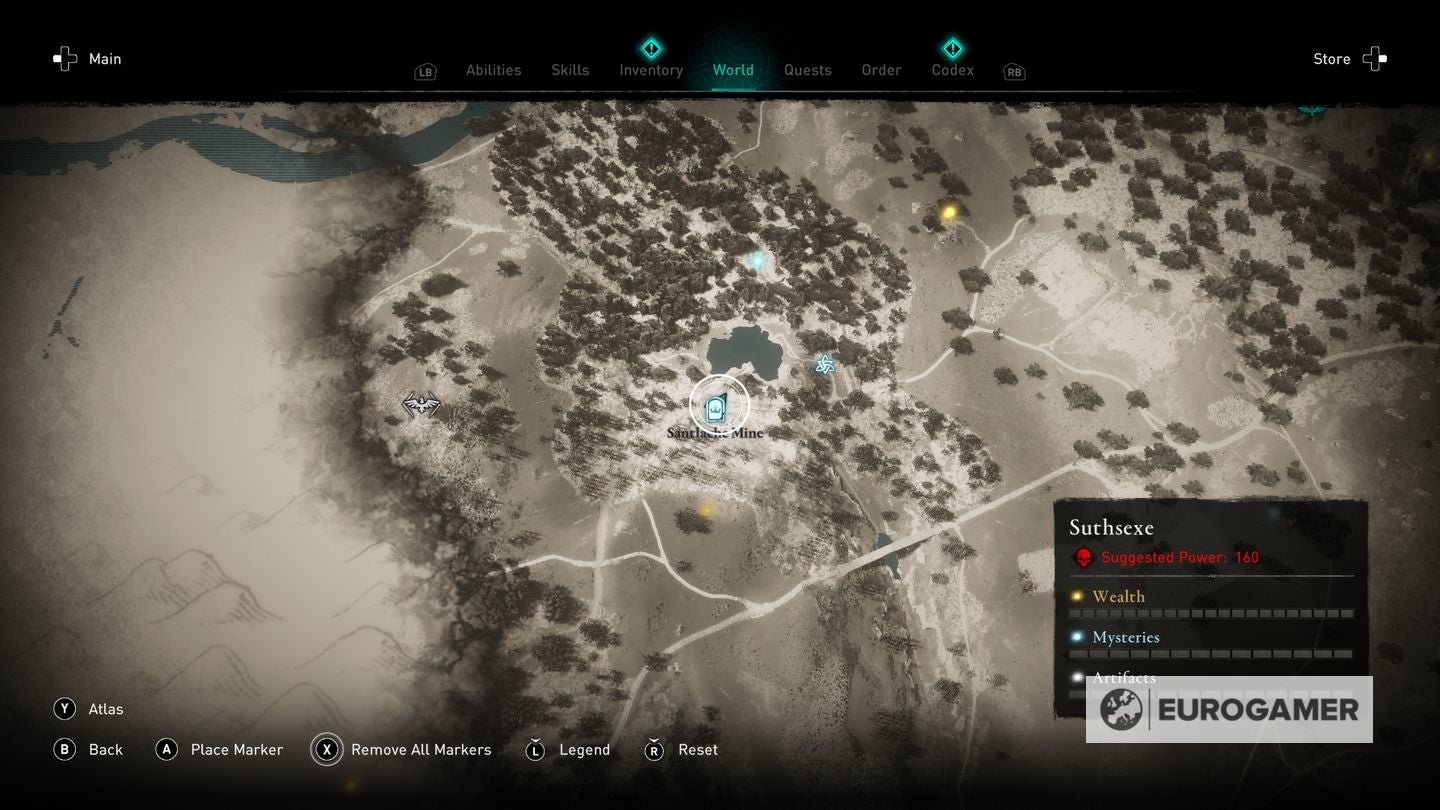Open the Order menu tab
Image resolution: width=1440 pixels, height=810 pixels.
click(880, 70)
